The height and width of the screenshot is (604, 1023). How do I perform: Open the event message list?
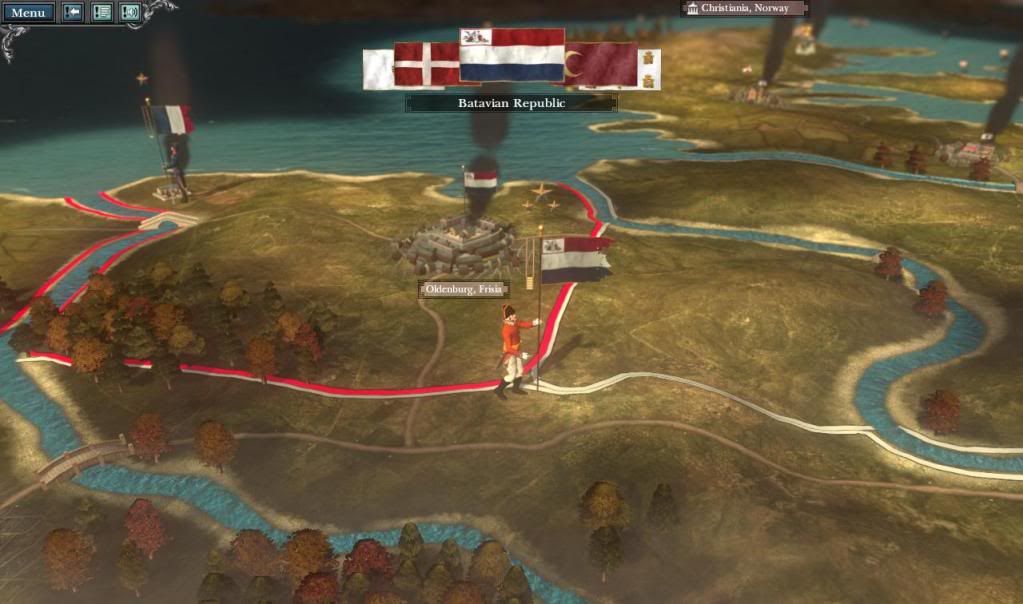[101, 13]
